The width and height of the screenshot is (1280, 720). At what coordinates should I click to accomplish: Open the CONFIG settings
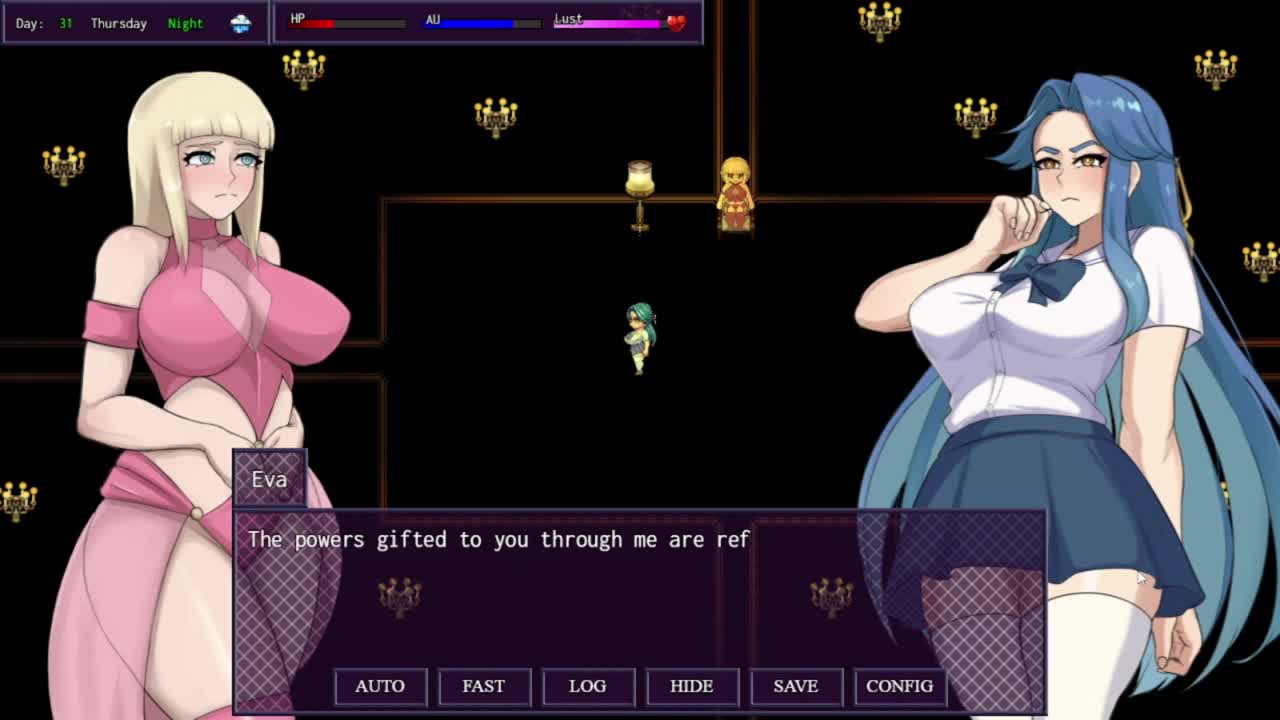pos(899,686)
